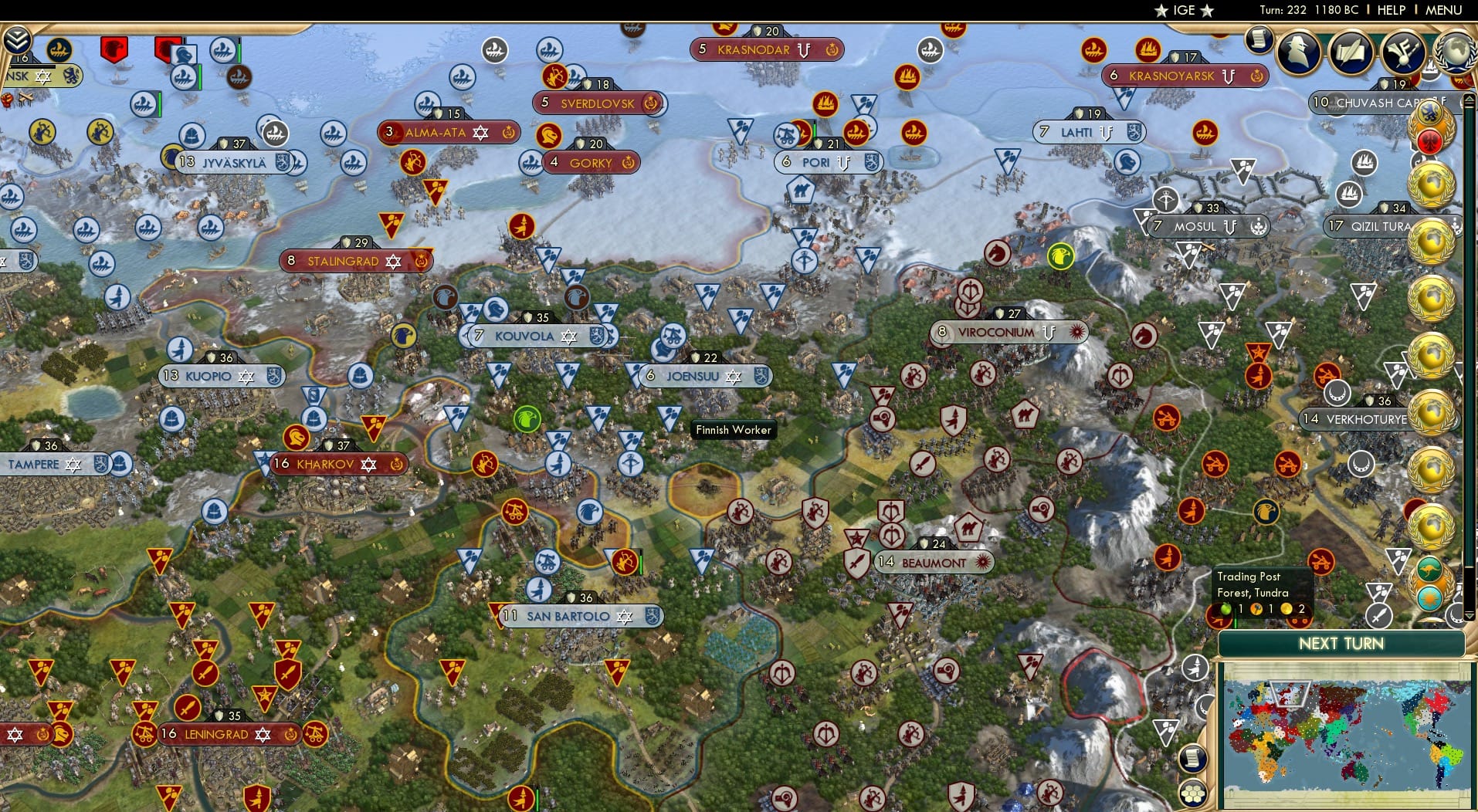The width and height of the screenshot is (1478, 812).
Task: Click the green kangaroo city-state icon
Action: click(x=1430, y=567)
